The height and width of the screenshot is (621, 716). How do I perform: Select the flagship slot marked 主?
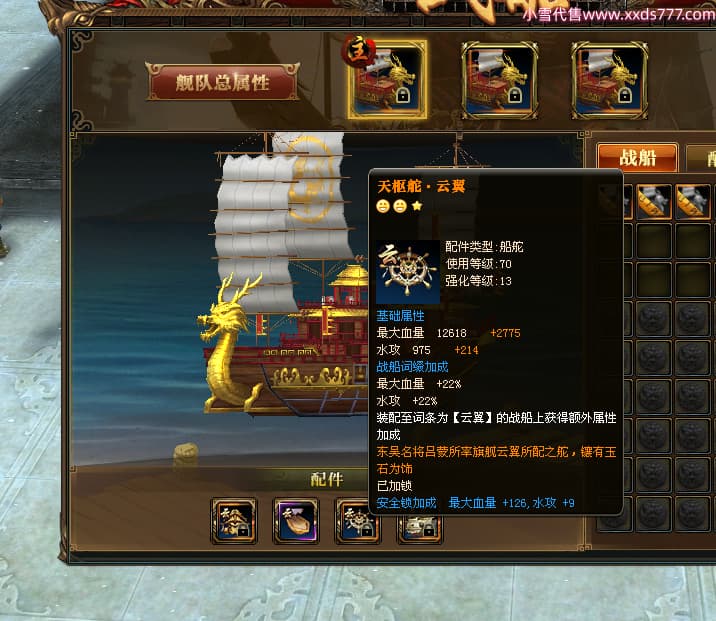coord(387,79)
